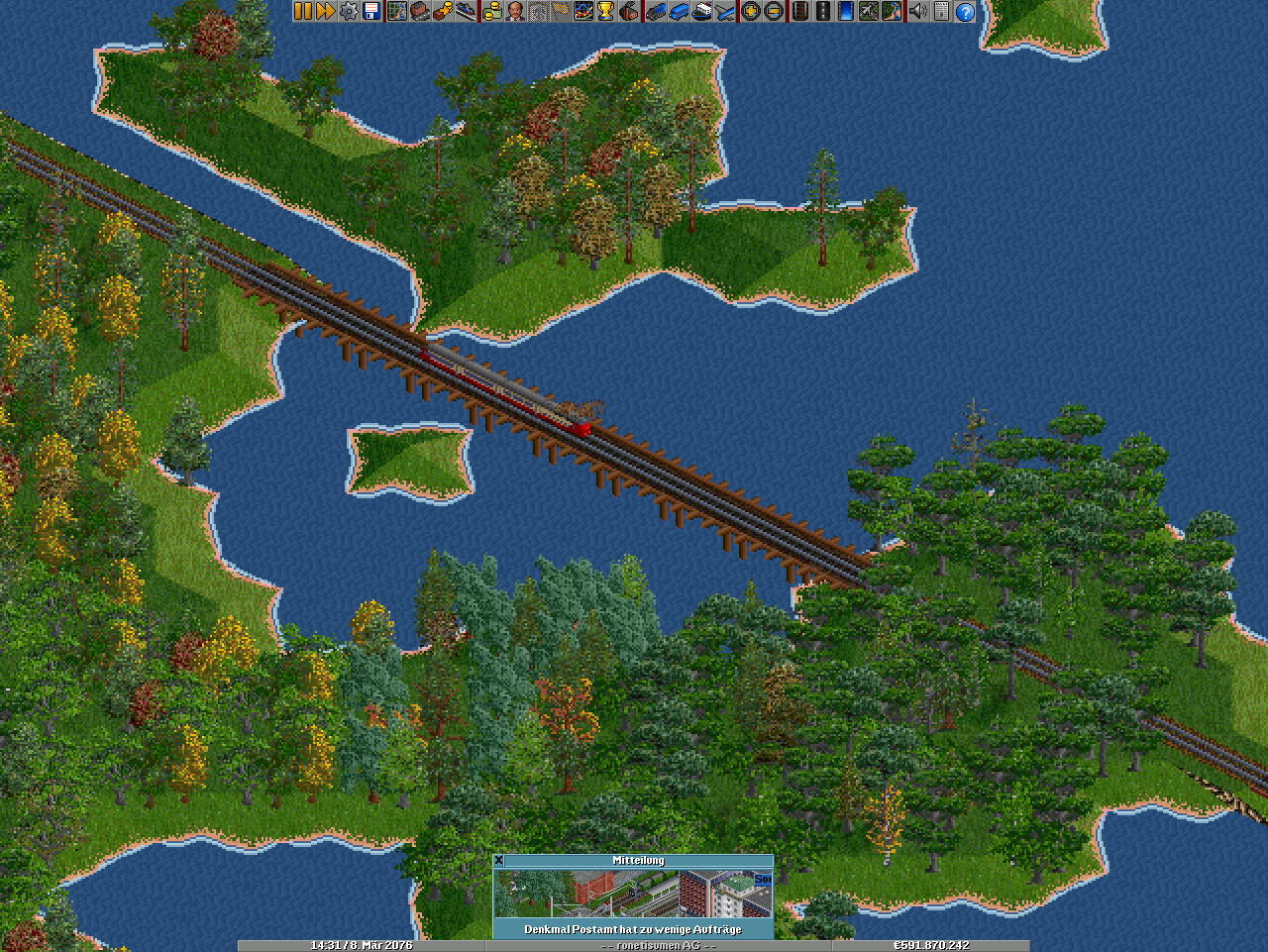This screenshot has width=1268, height=952.
Task: Open the question mark help menu
Action: point(964,11)
